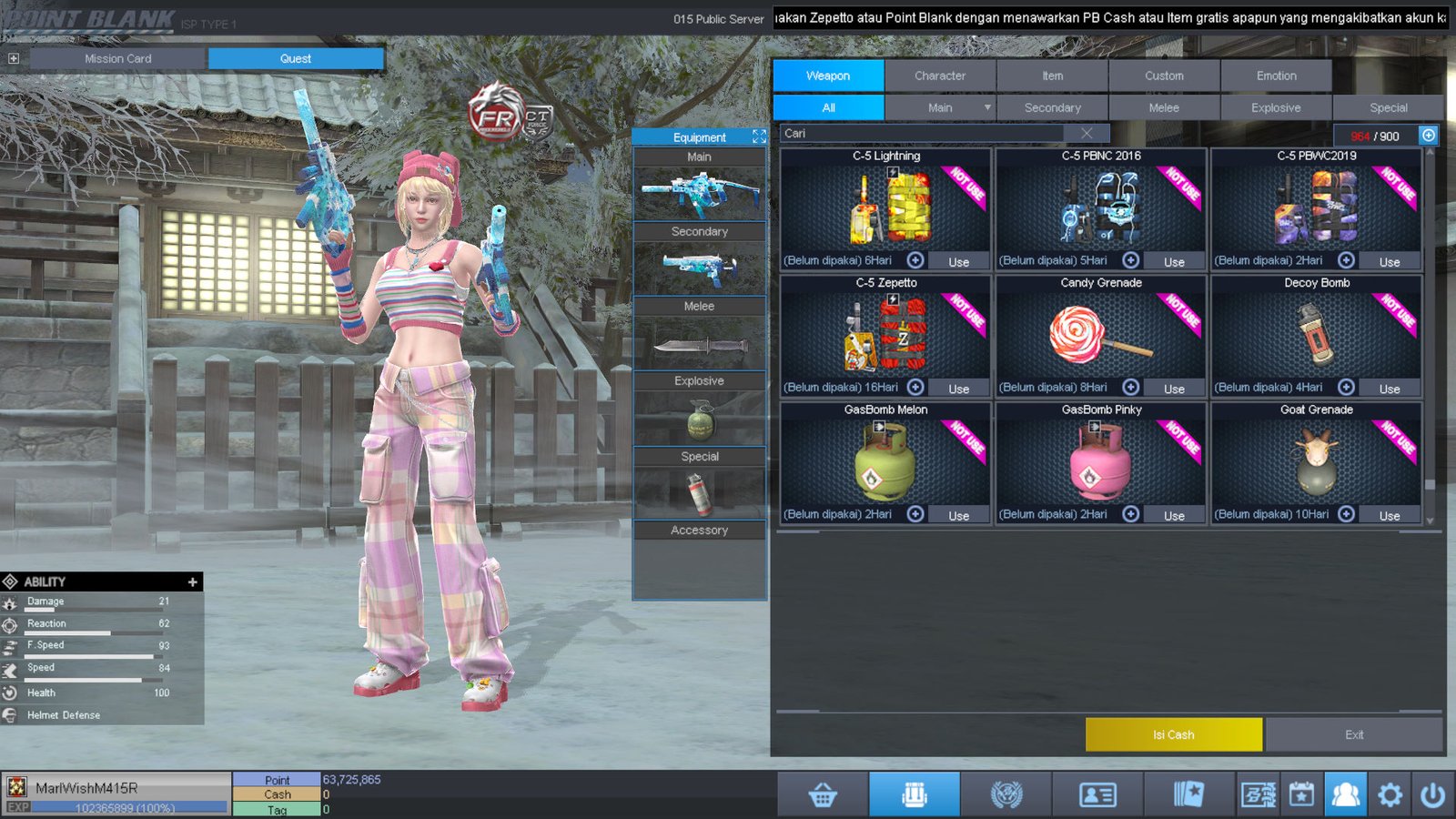
Task: Open the shop basket icon
Action: click(x=823, y=795)
